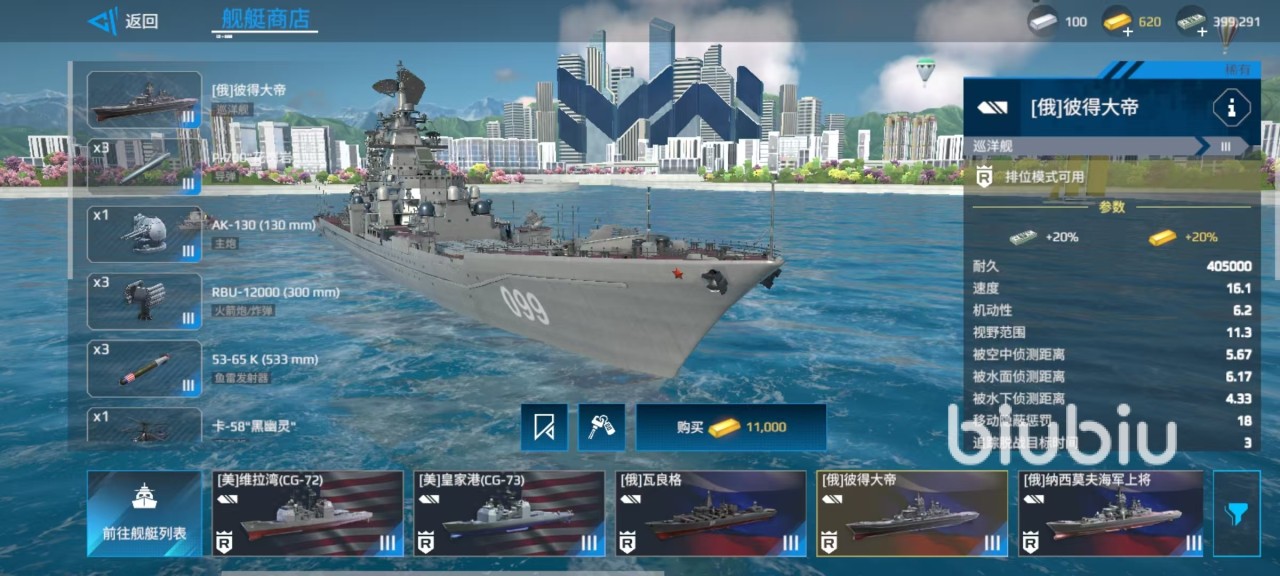Open the ship filter funnel button
The height and width of the screenshot is (576, 1280).
[1236, 514]
